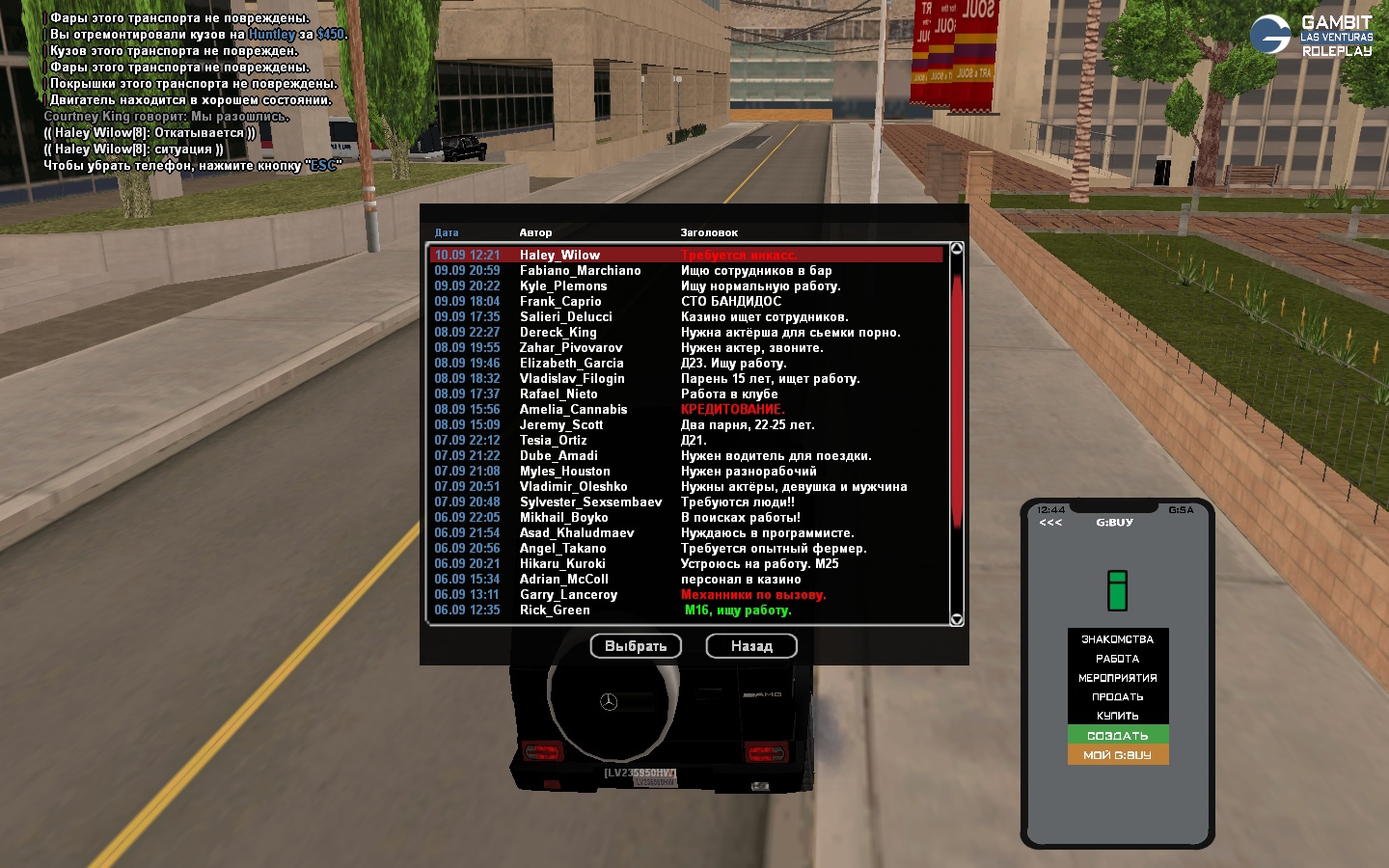Open РАБОТА category on phone

pyautogui.click(x=1117, y=658)
